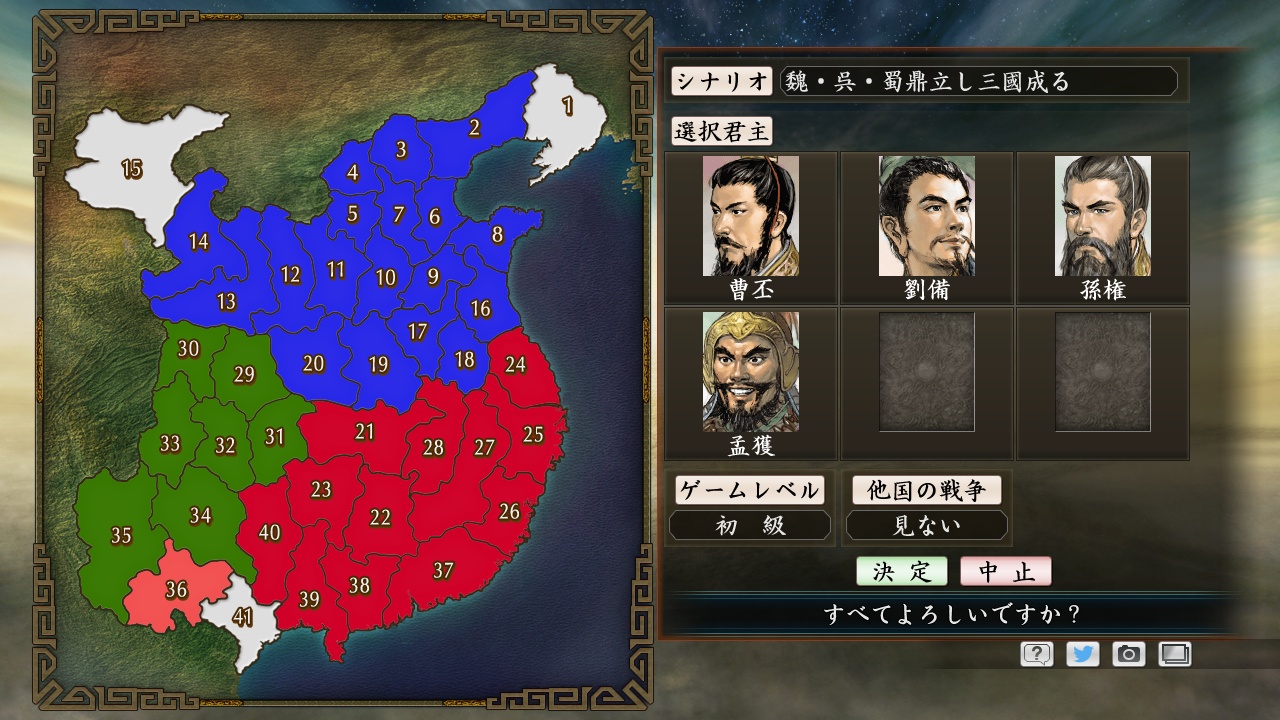Change game level from 初級
1280x720 pixels.
click(x=750, y=525)
